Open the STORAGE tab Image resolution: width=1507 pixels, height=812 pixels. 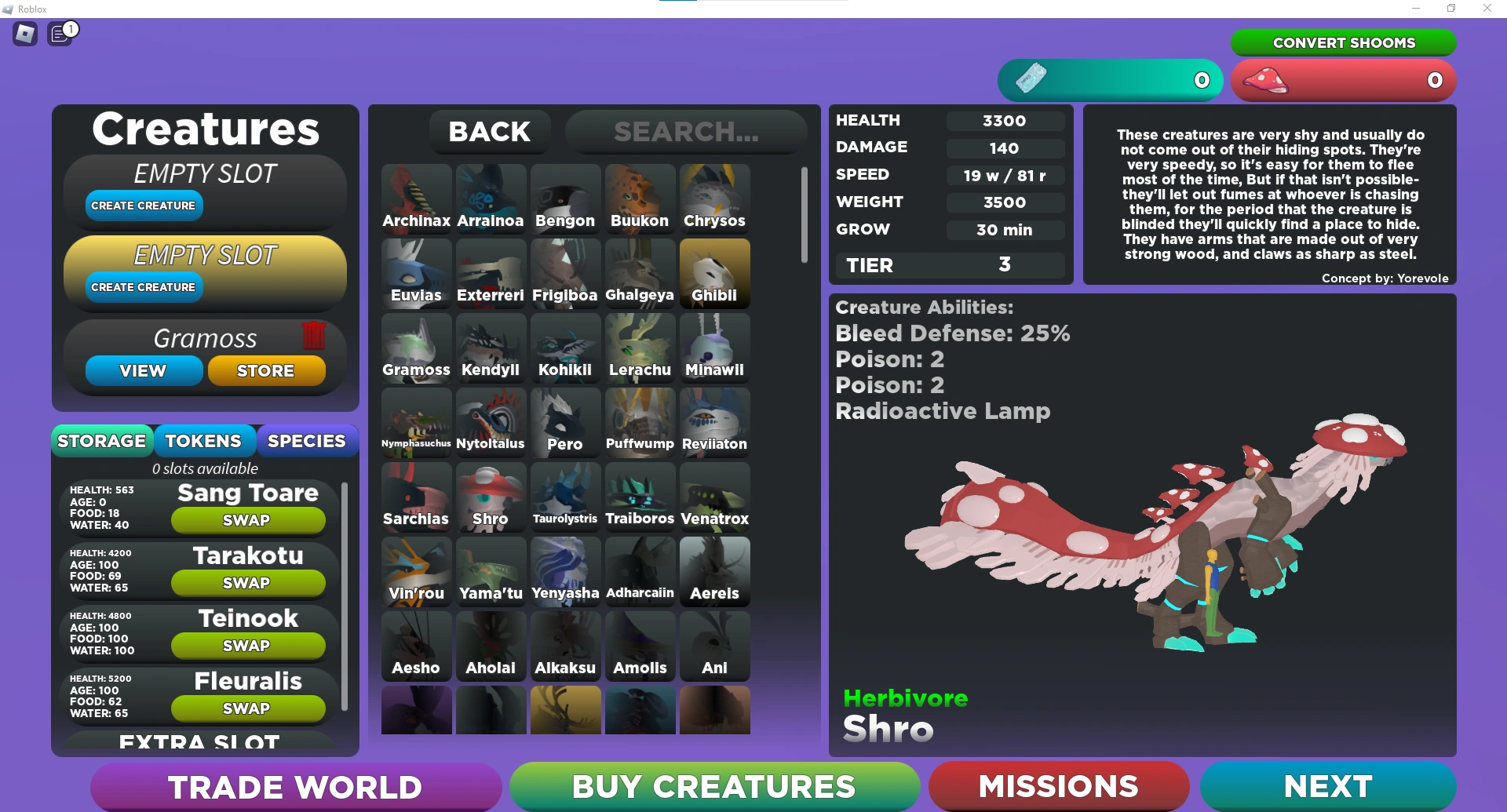[102, 440]
